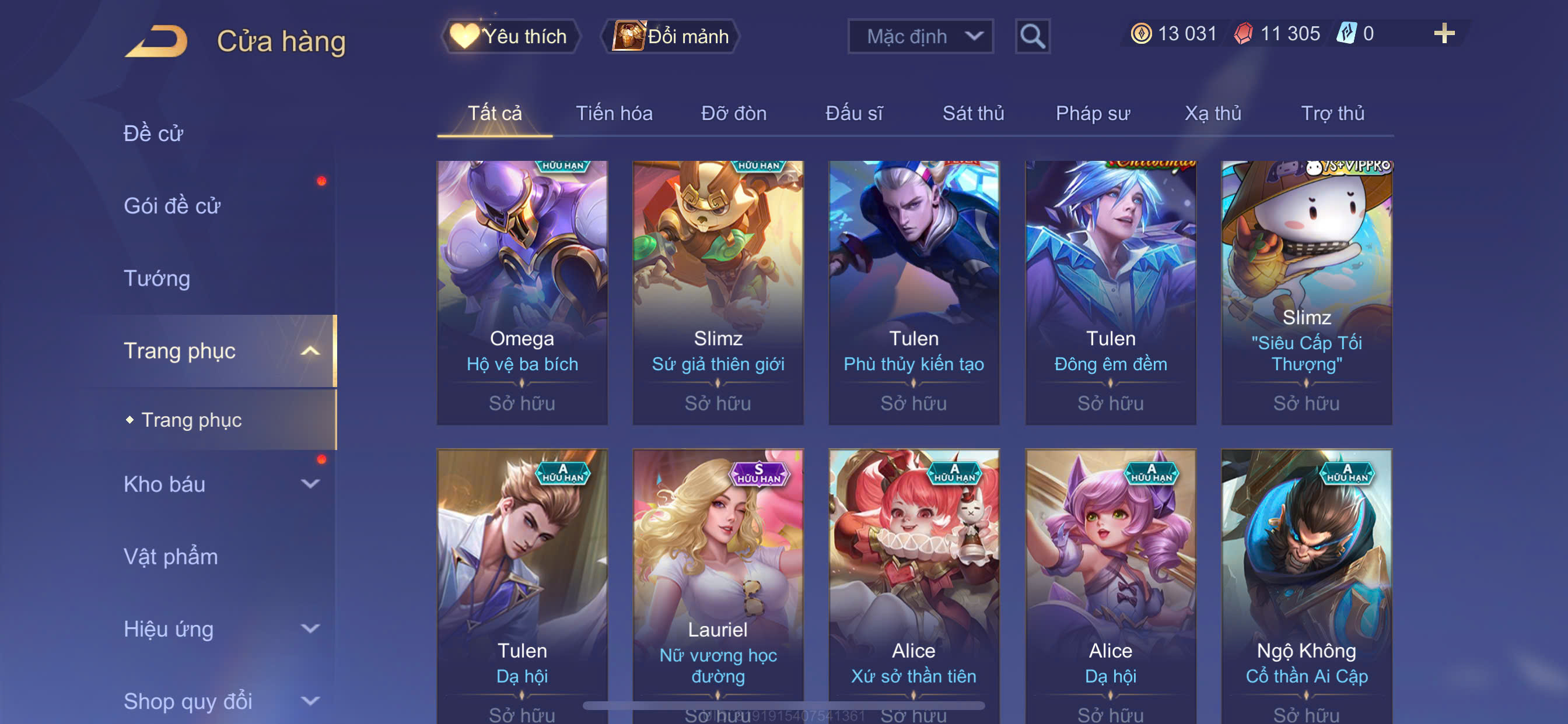
Task: Open the Gói đề cử section
Action: (x=171, y=206)
